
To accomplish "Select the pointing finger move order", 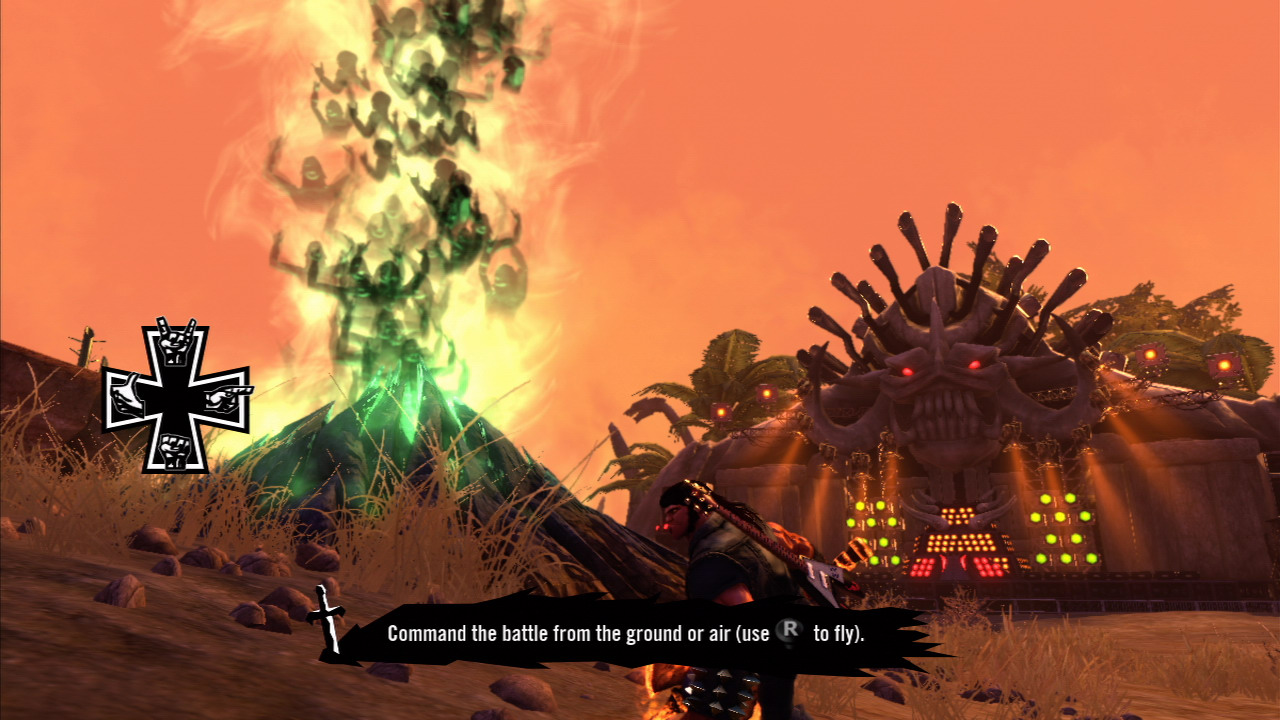I will tap(227, 397).
